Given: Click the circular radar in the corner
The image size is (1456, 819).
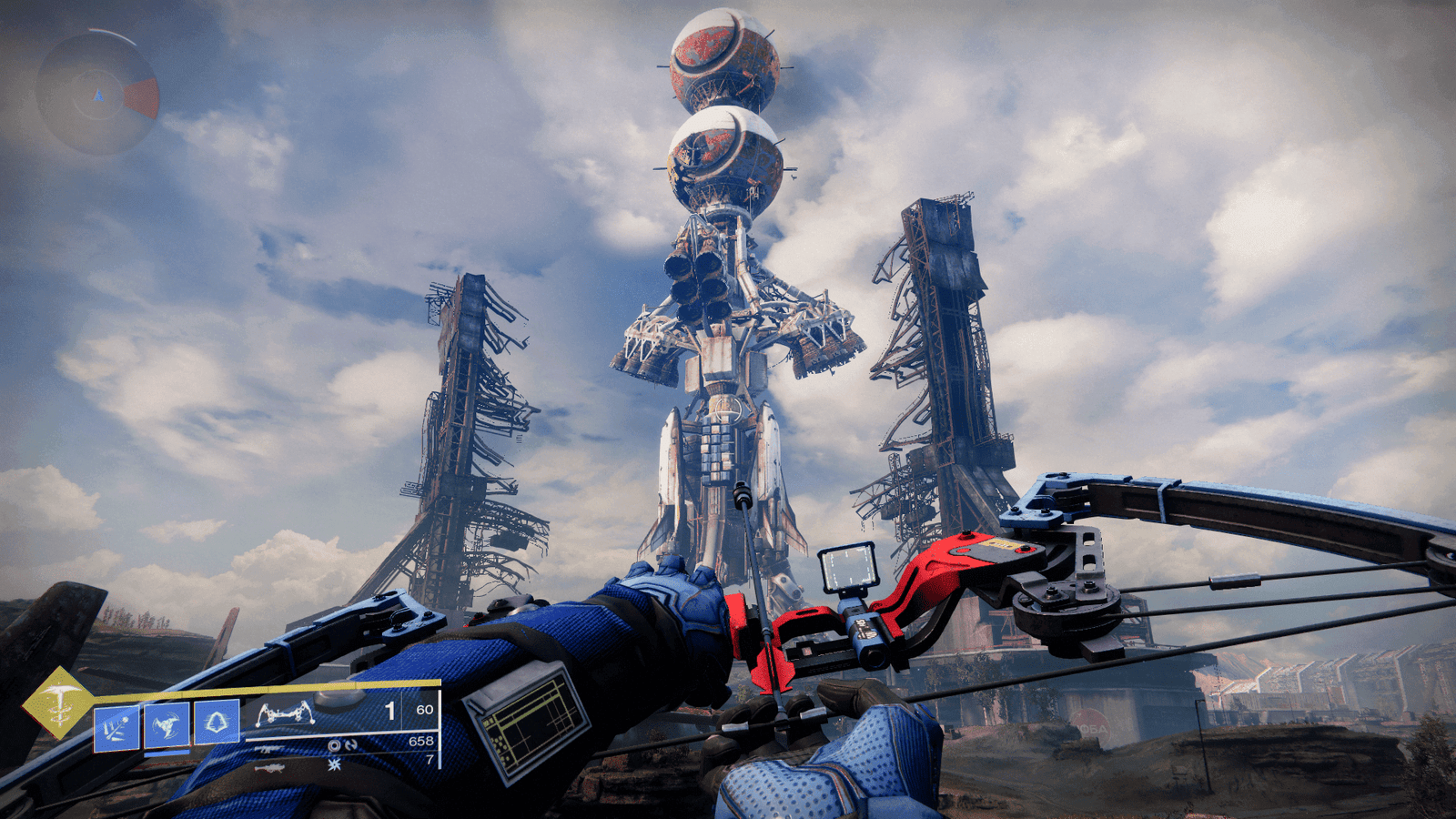Looking at the screenshot, I should pyautogui.click(x=97, y=93).
